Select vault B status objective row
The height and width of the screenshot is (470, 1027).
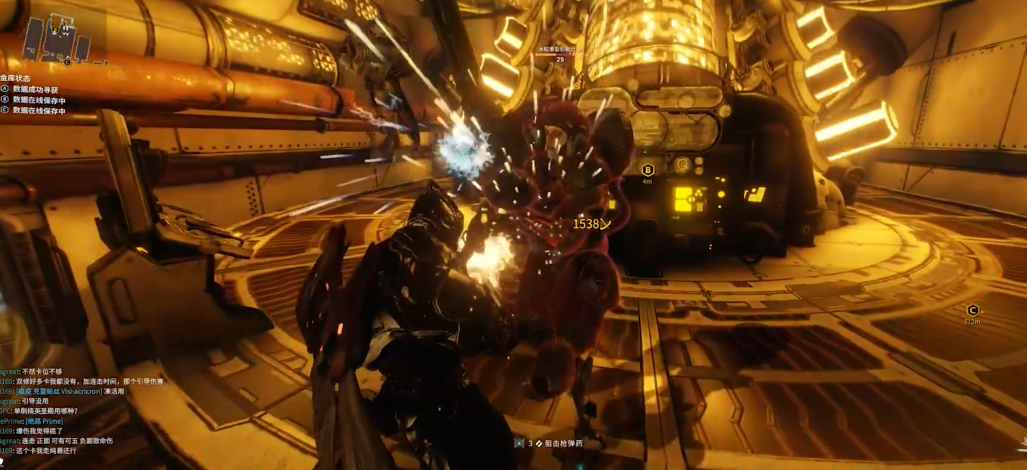(38, 100)
